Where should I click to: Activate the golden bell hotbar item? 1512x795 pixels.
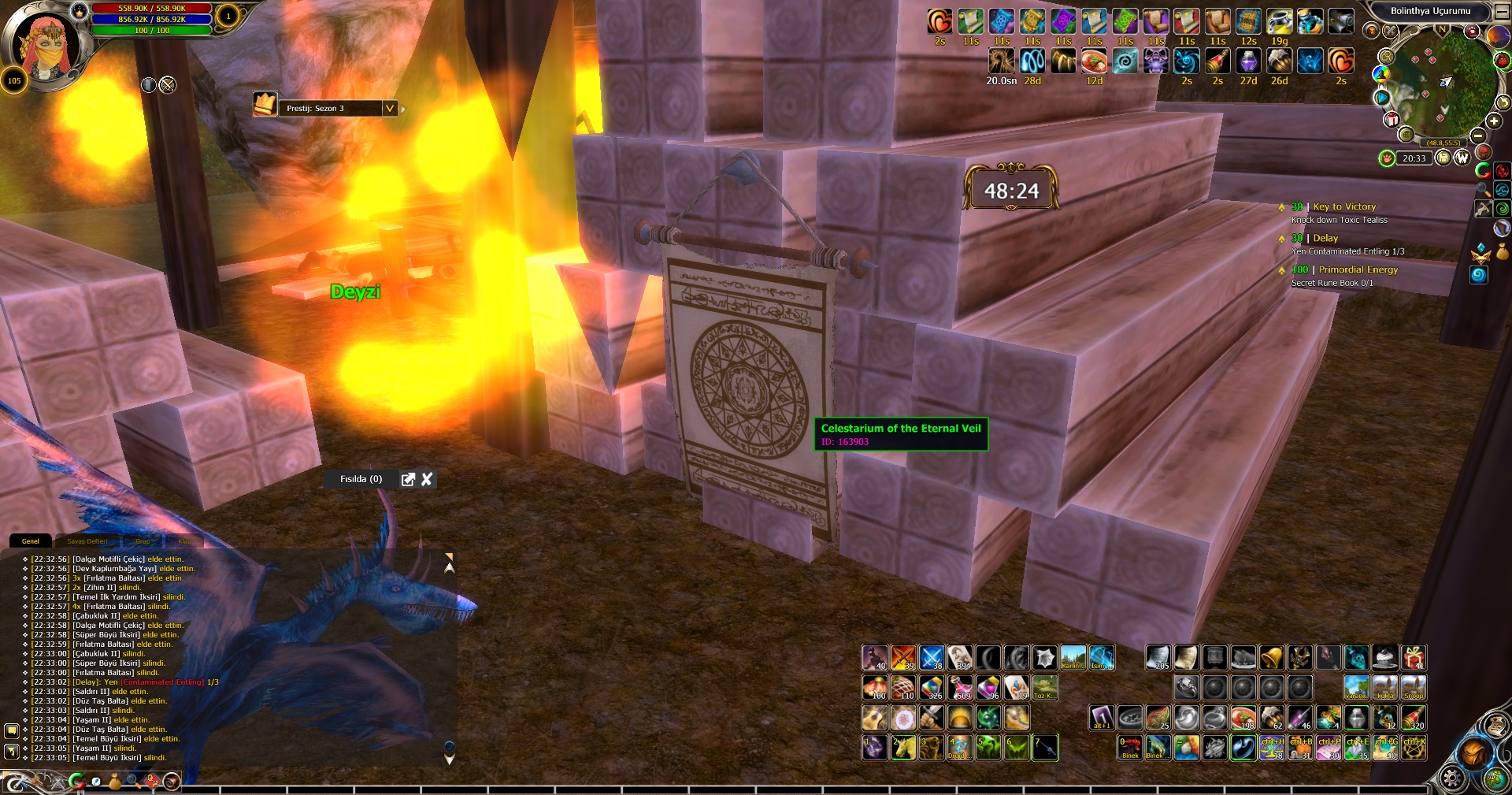coord(1271,658)
